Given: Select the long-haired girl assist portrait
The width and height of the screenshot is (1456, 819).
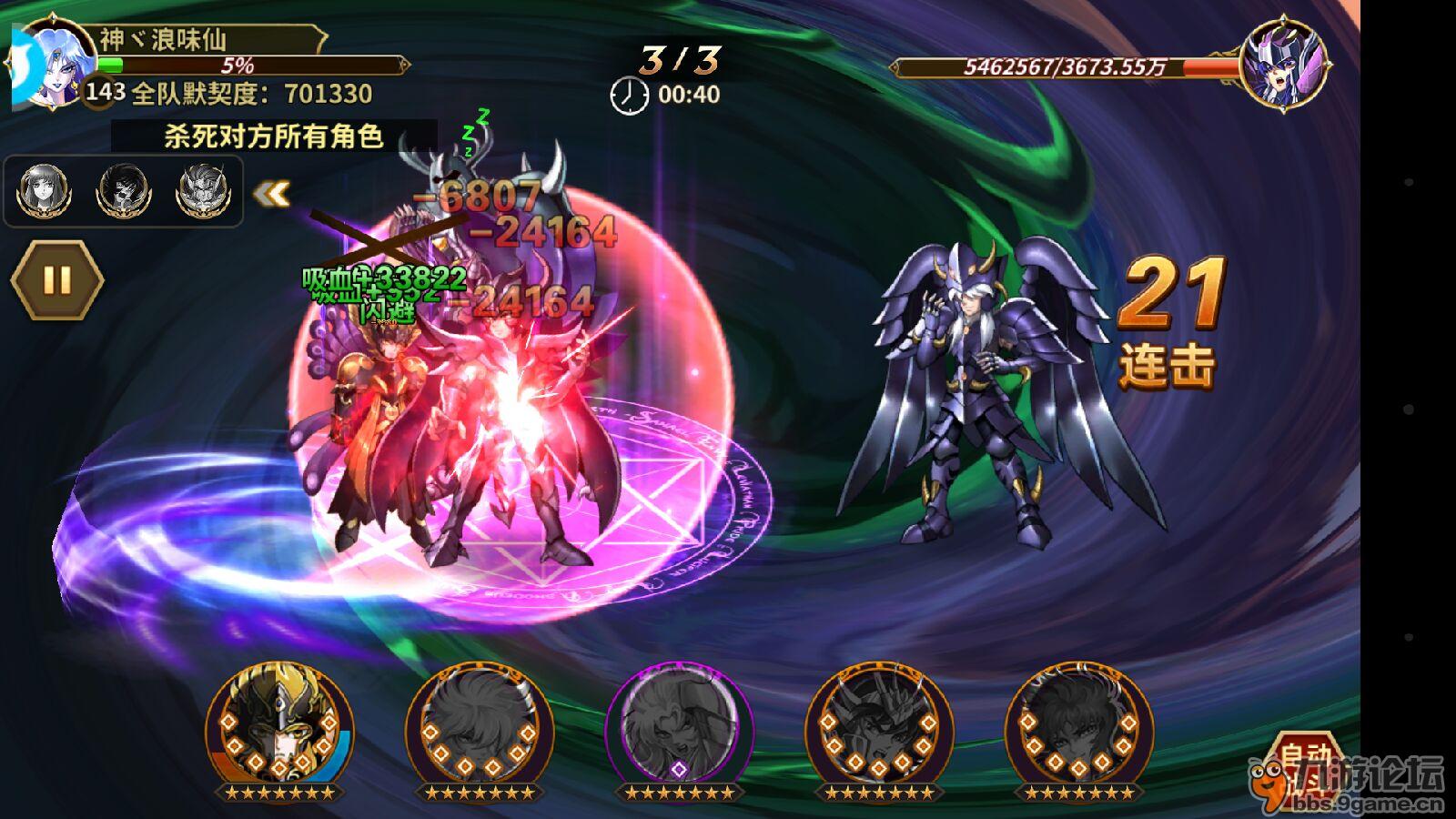Looking at the screenshot, I should (x=45, y=190).
